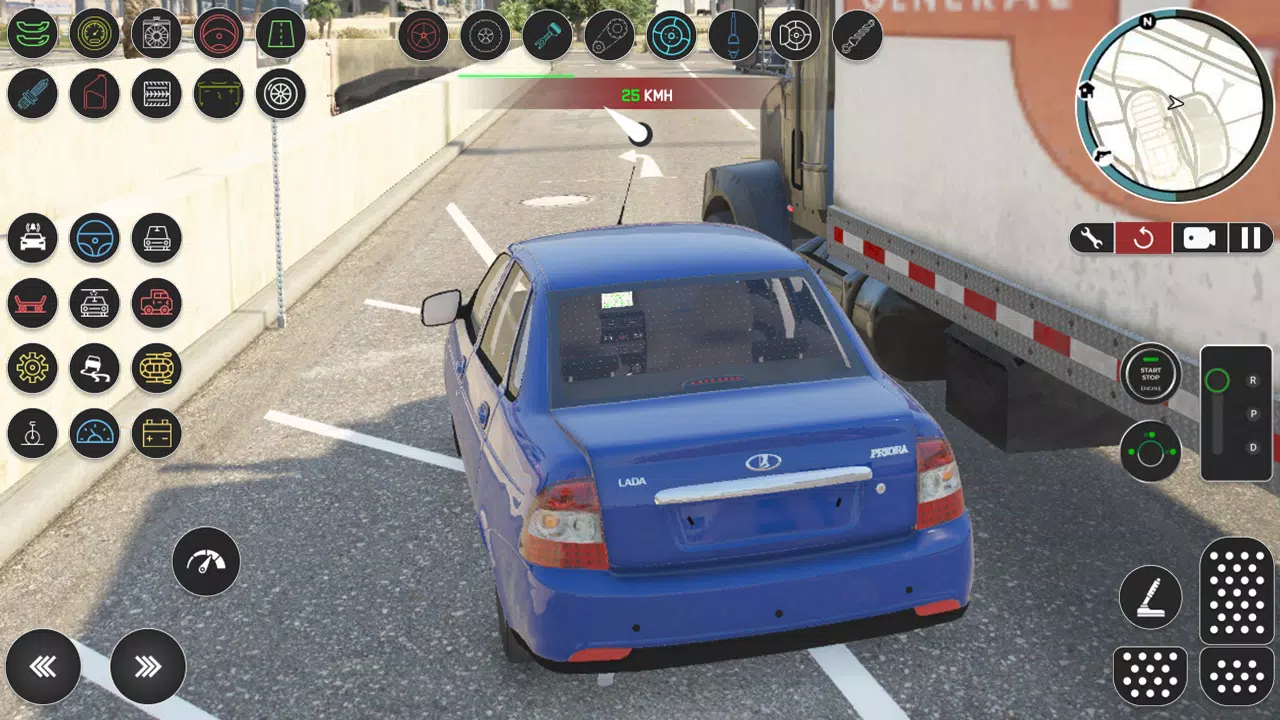Toggle the Start Stop engine button
This screenshot has width=1280, height=720.
pyautogui.click(x=1150, y=373)
